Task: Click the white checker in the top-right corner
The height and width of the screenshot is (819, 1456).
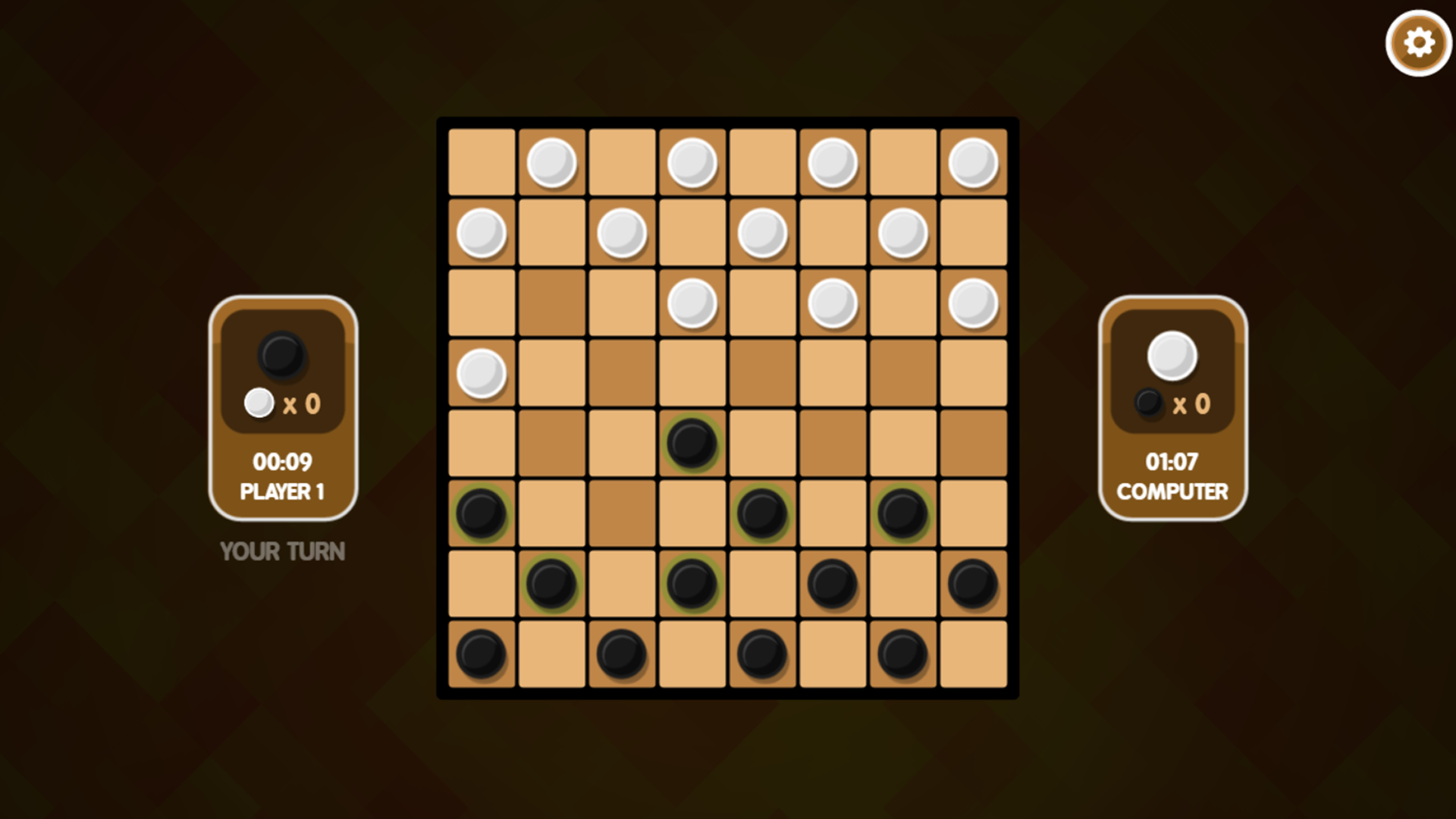Action: point(973,161)
